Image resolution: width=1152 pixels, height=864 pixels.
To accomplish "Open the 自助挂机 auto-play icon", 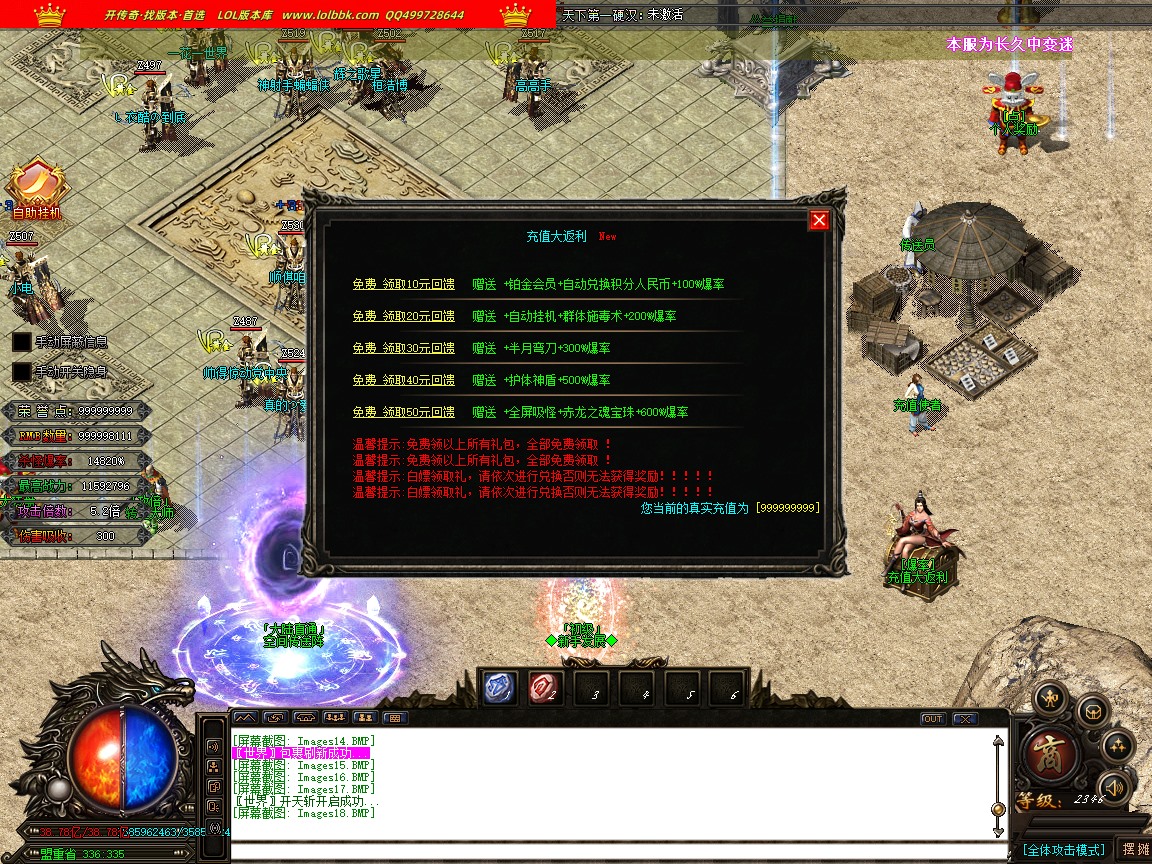I will pyautogui.click(x=37, y=188).
